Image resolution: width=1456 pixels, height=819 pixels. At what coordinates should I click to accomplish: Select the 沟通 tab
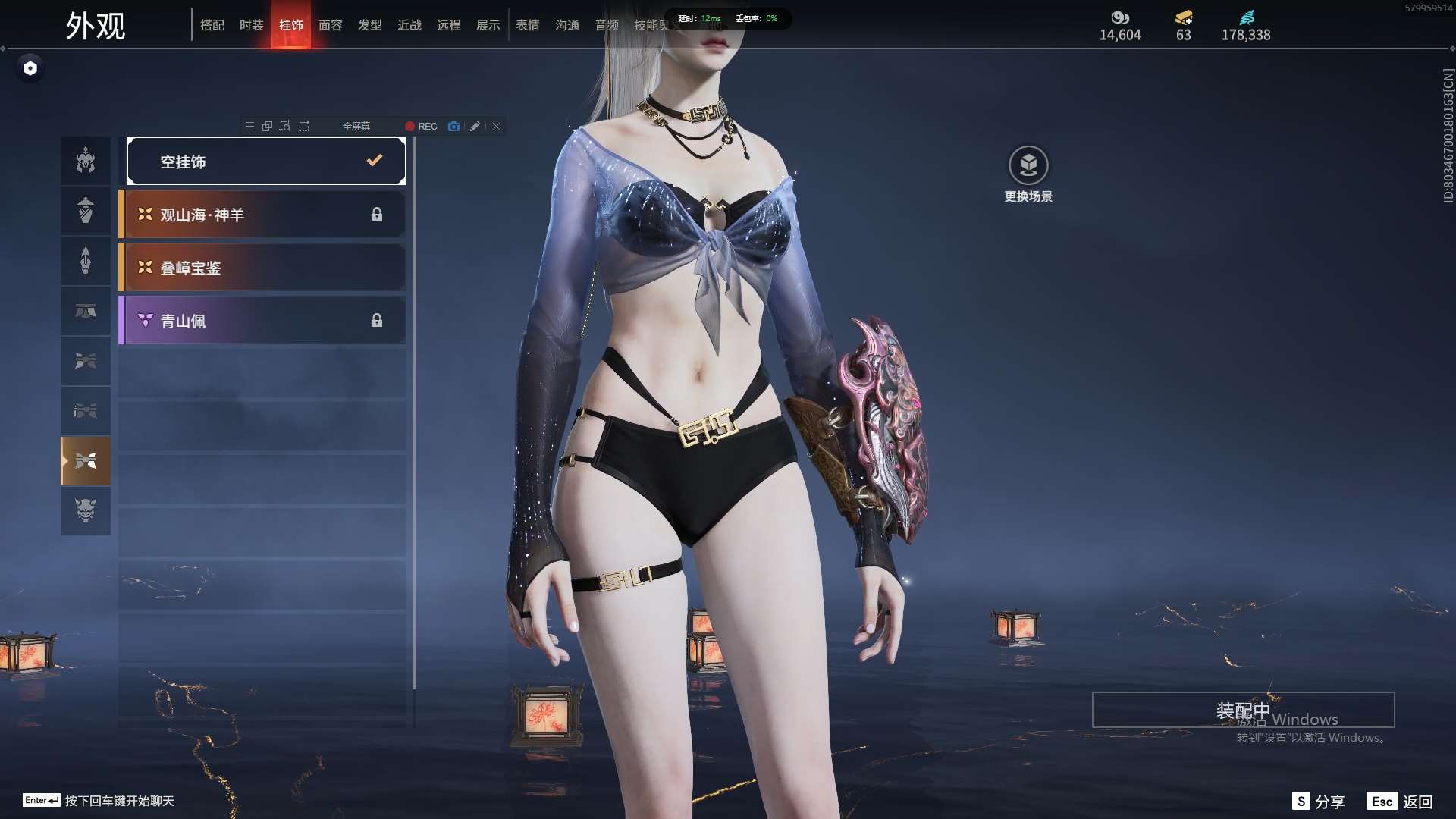pyautogui.click(x=567, y=25)
